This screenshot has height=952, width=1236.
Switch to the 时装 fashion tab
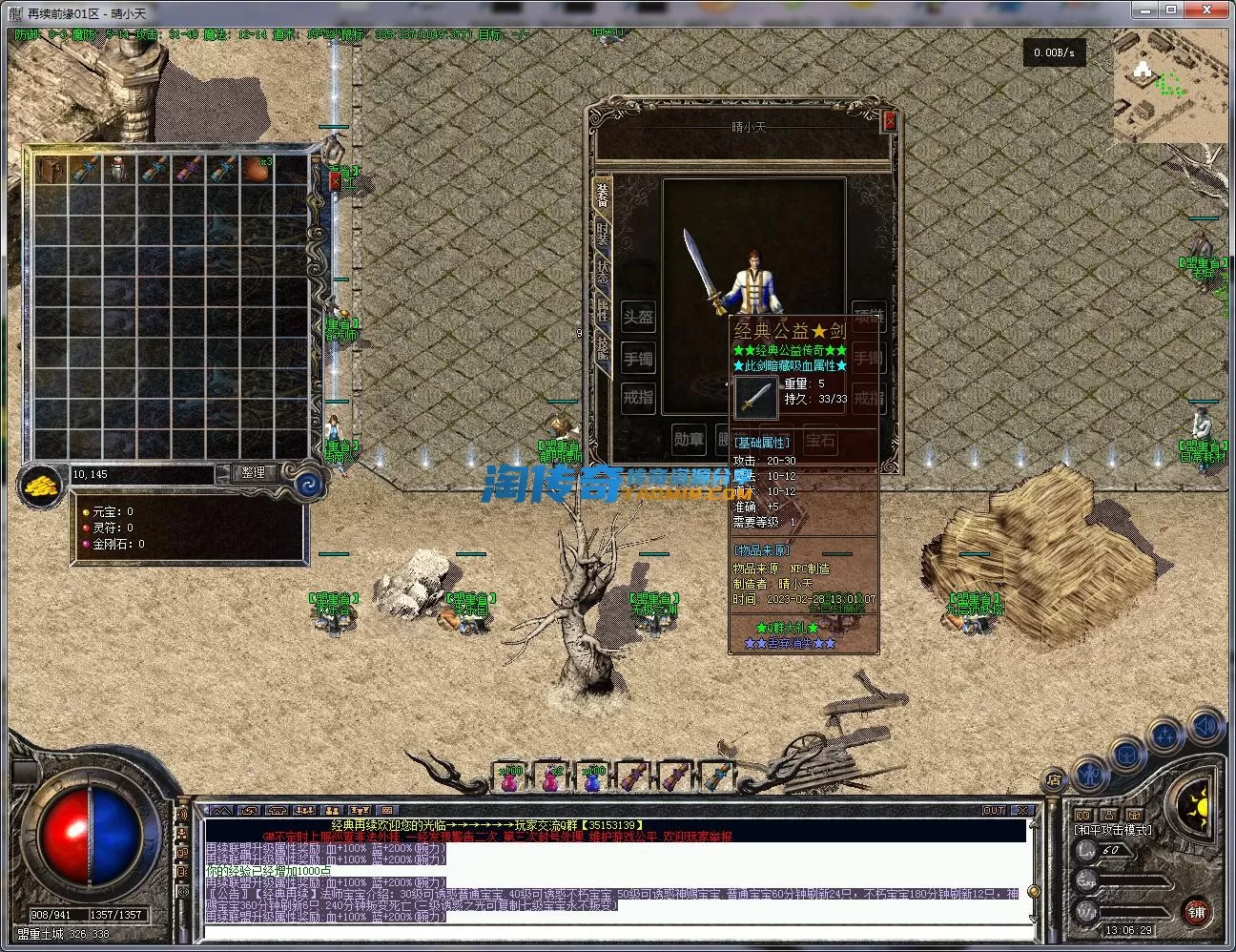tap(603, 232)
